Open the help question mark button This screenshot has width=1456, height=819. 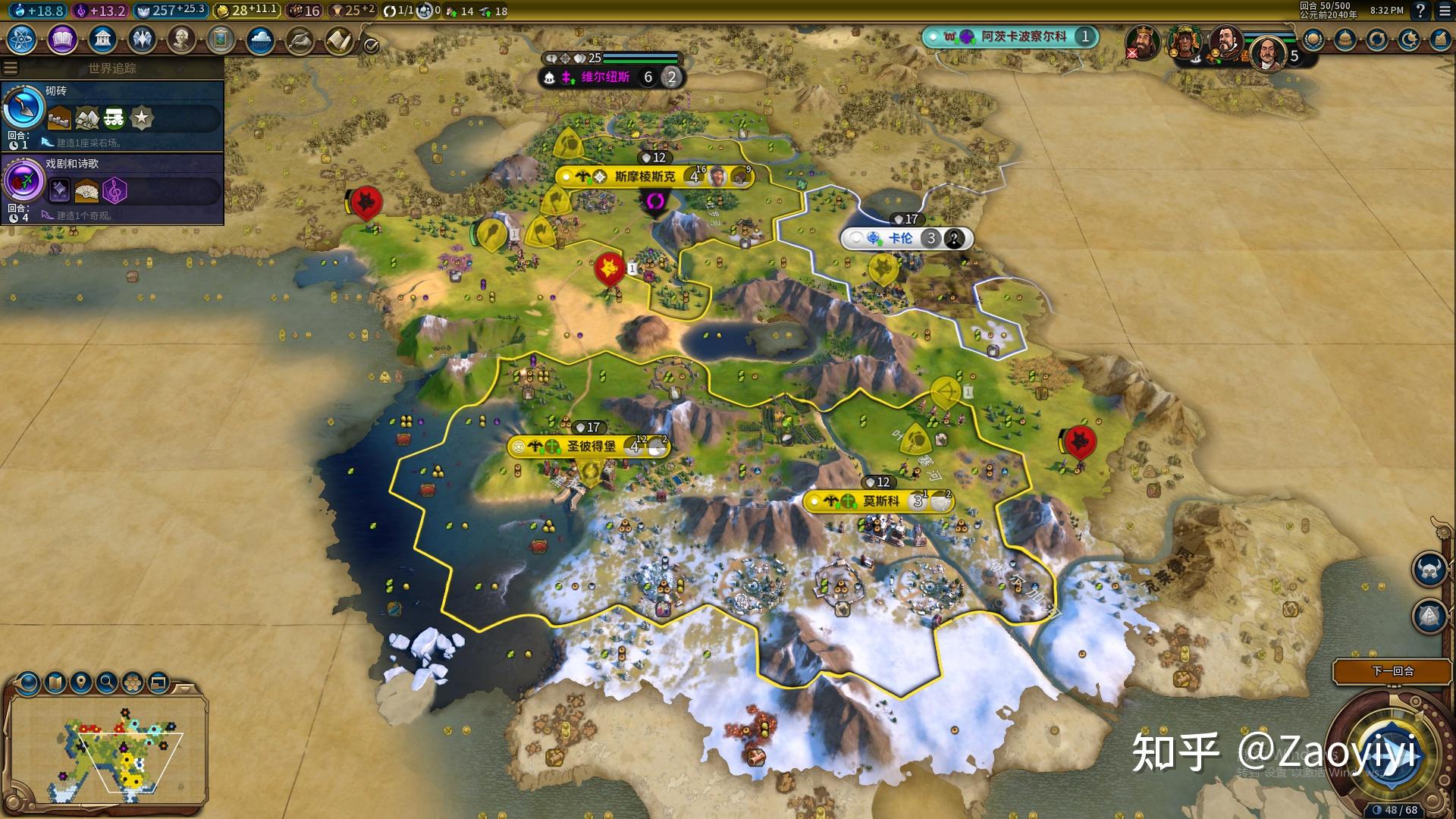[1420, 11]
